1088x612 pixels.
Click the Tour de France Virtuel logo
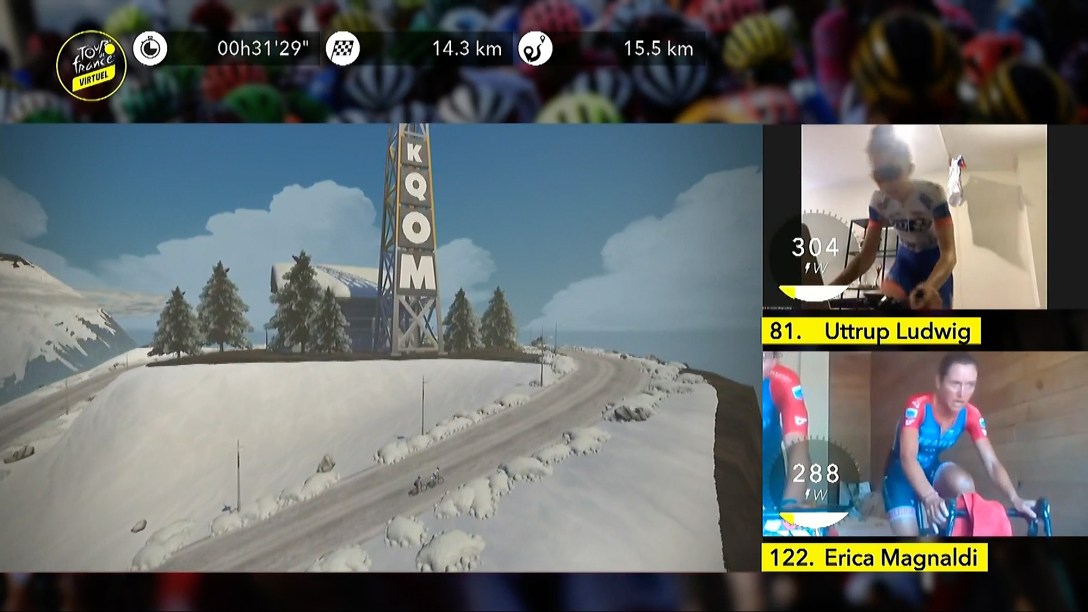(91, 65)
